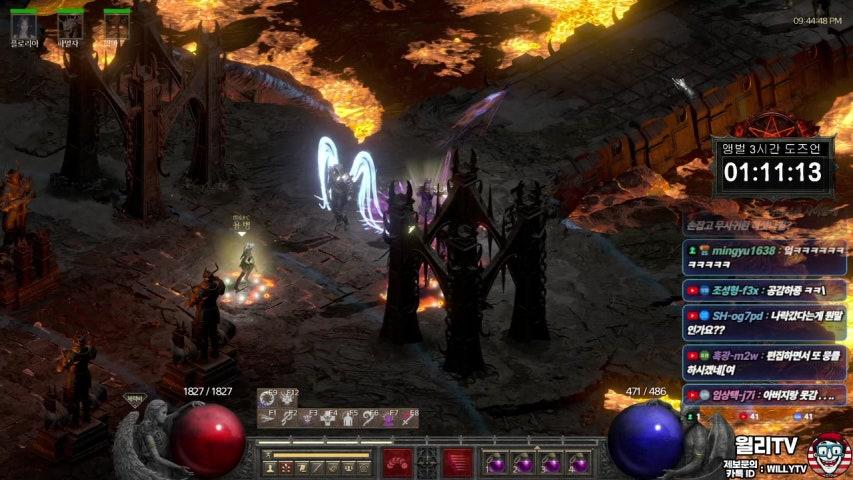This screenshot has height=480, width=853.
Task: Open the red right-click skill selector
Action: [458, 463]
